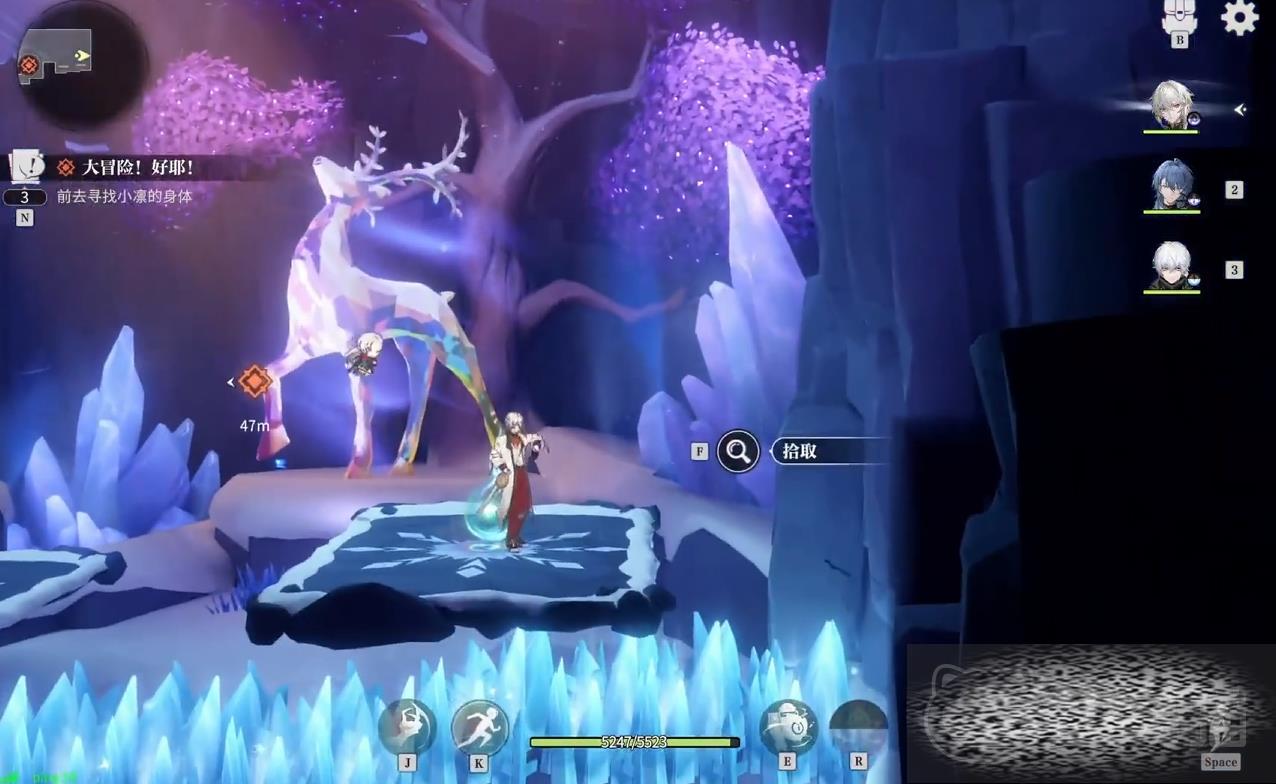Image resolution: width=1276 pixels, height=784 pixels.
Task: Activate the running figure dash skill
Action: (x=480, y=727)
